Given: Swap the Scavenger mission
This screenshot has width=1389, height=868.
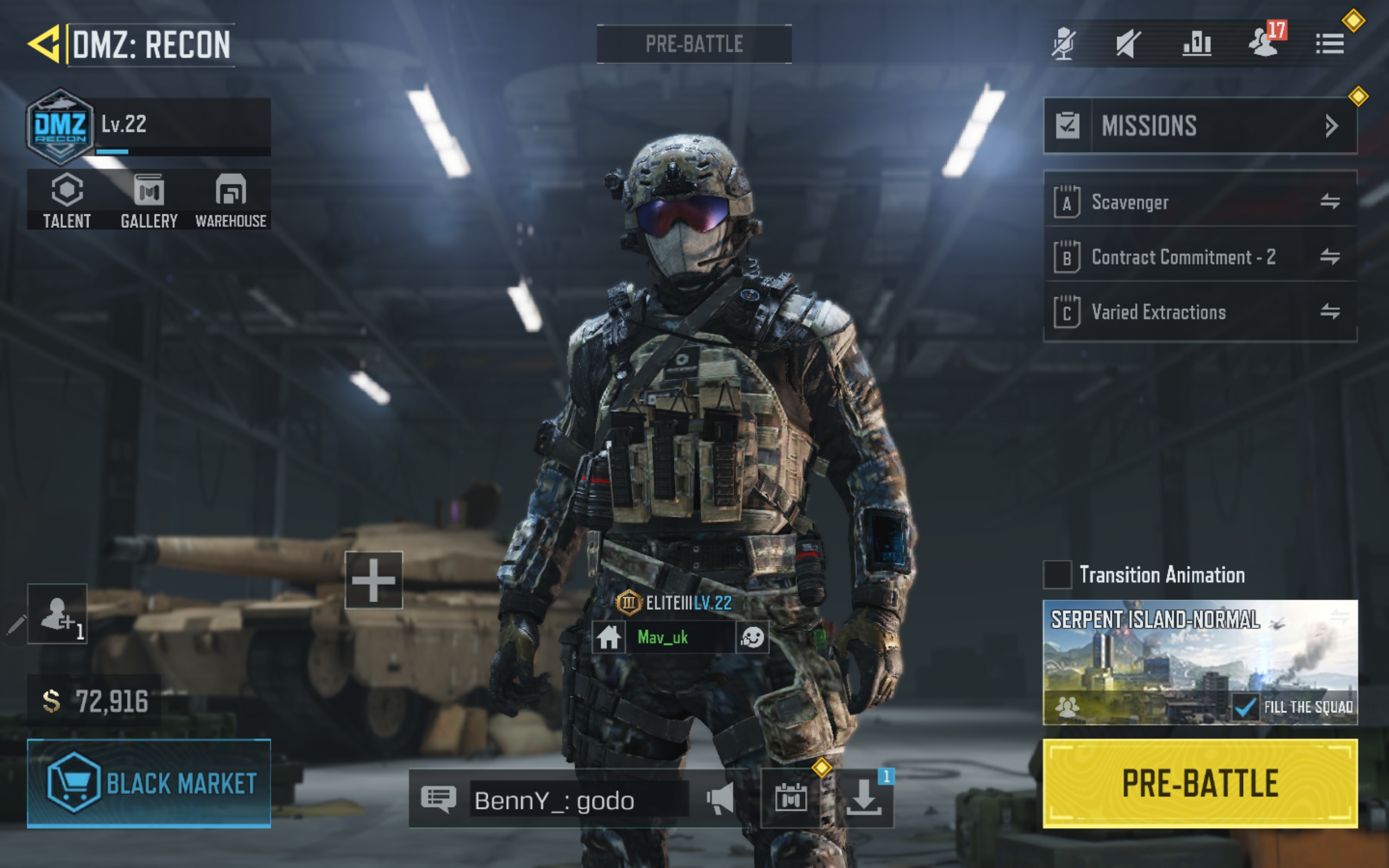Looking at the screenshot, I should click(x=1329, y=201).
